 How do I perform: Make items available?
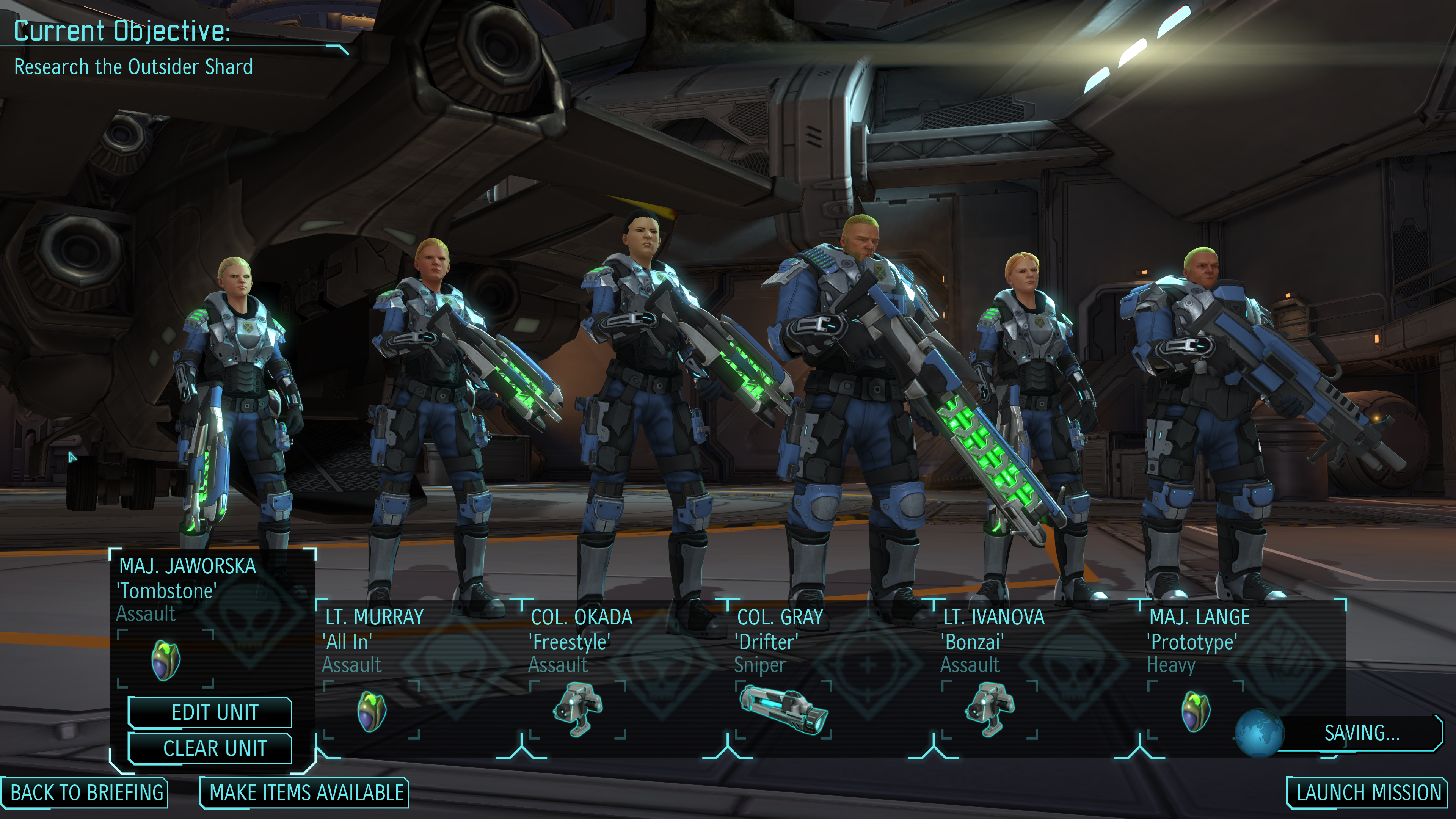click(x=306, y=792)
